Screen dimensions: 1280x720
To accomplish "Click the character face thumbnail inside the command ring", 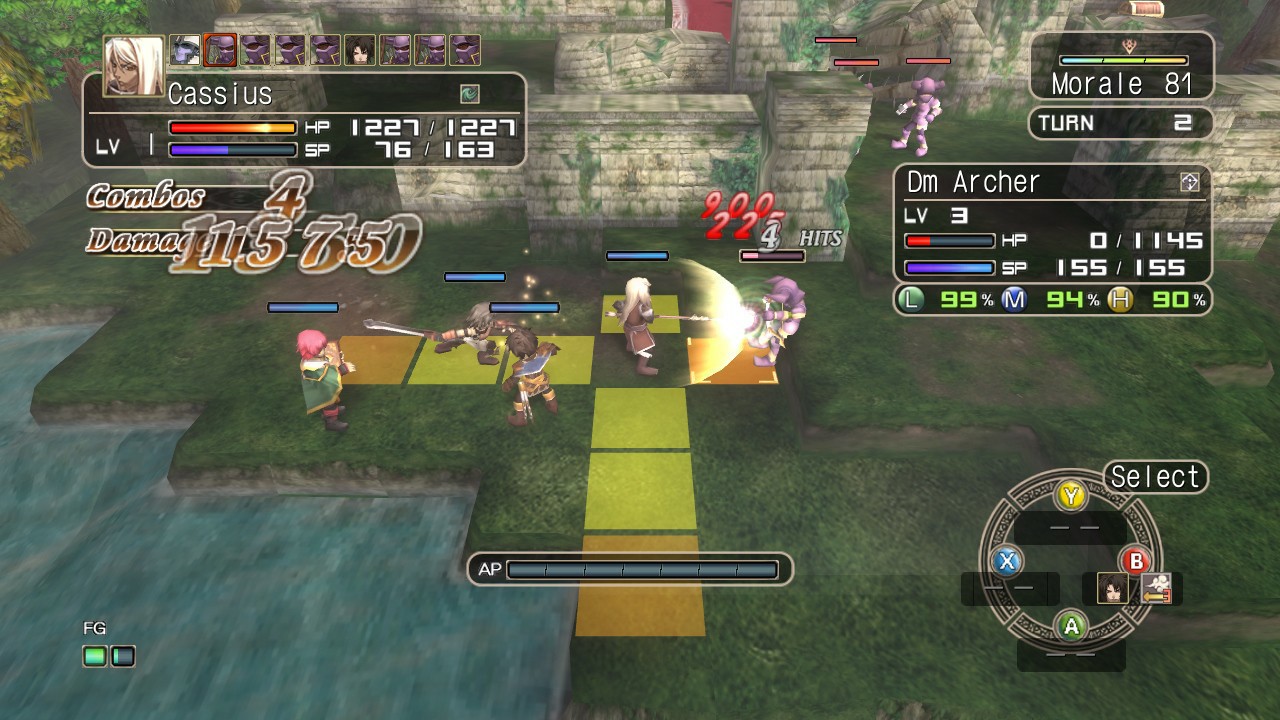I will (x=1113, y=588).
